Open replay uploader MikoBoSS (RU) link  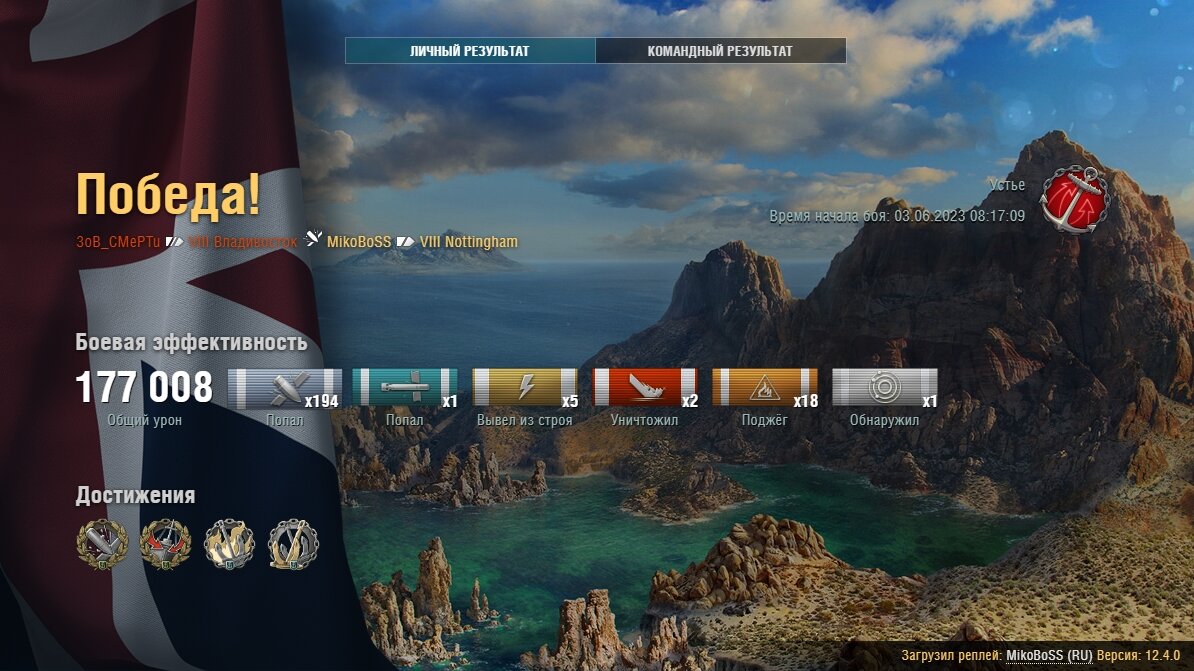coord(1049,655)
